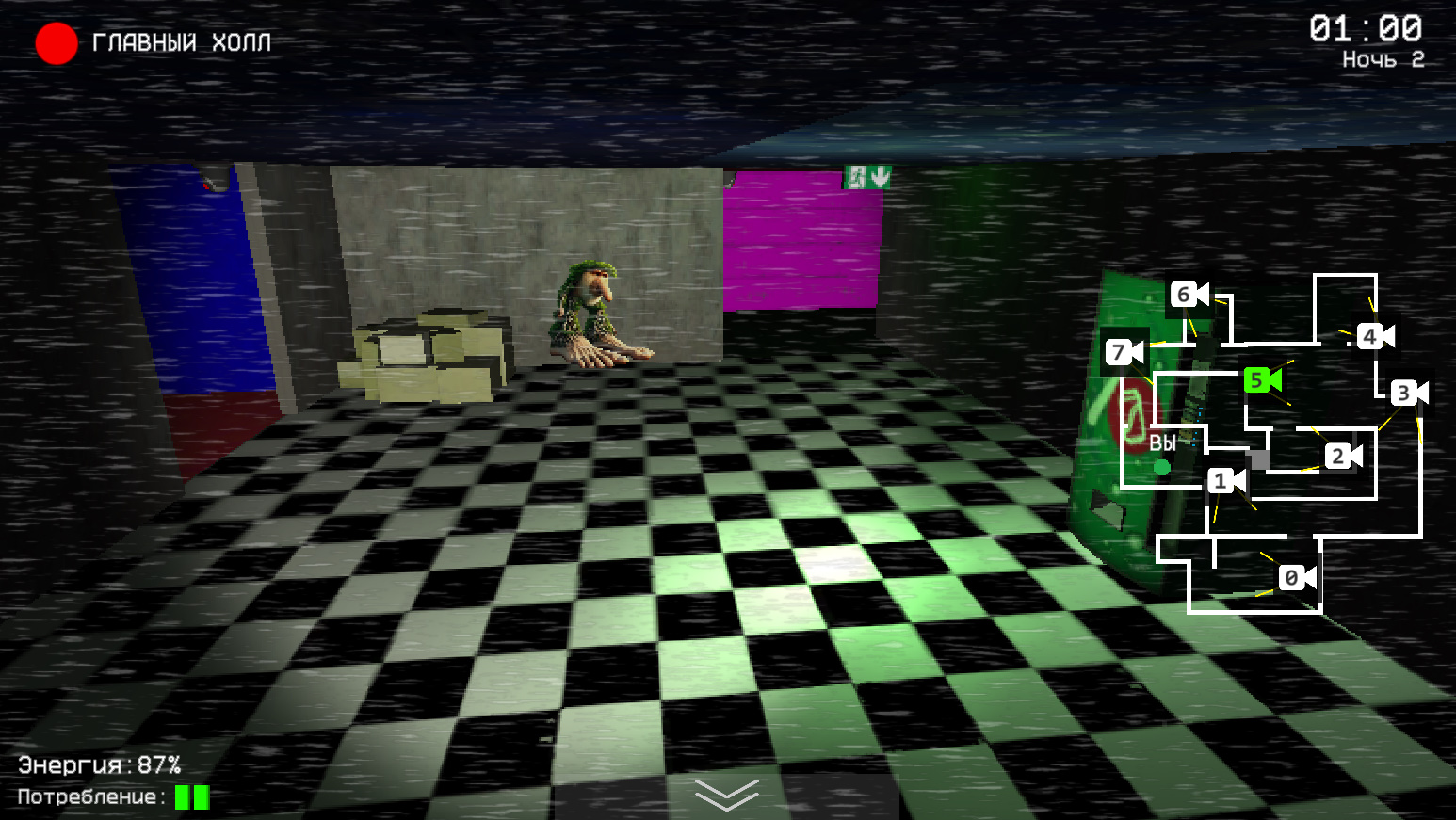This screenshot has width=1456, height=820.
Task: Click the red recording indicator dot
Action: pos(56,42)
